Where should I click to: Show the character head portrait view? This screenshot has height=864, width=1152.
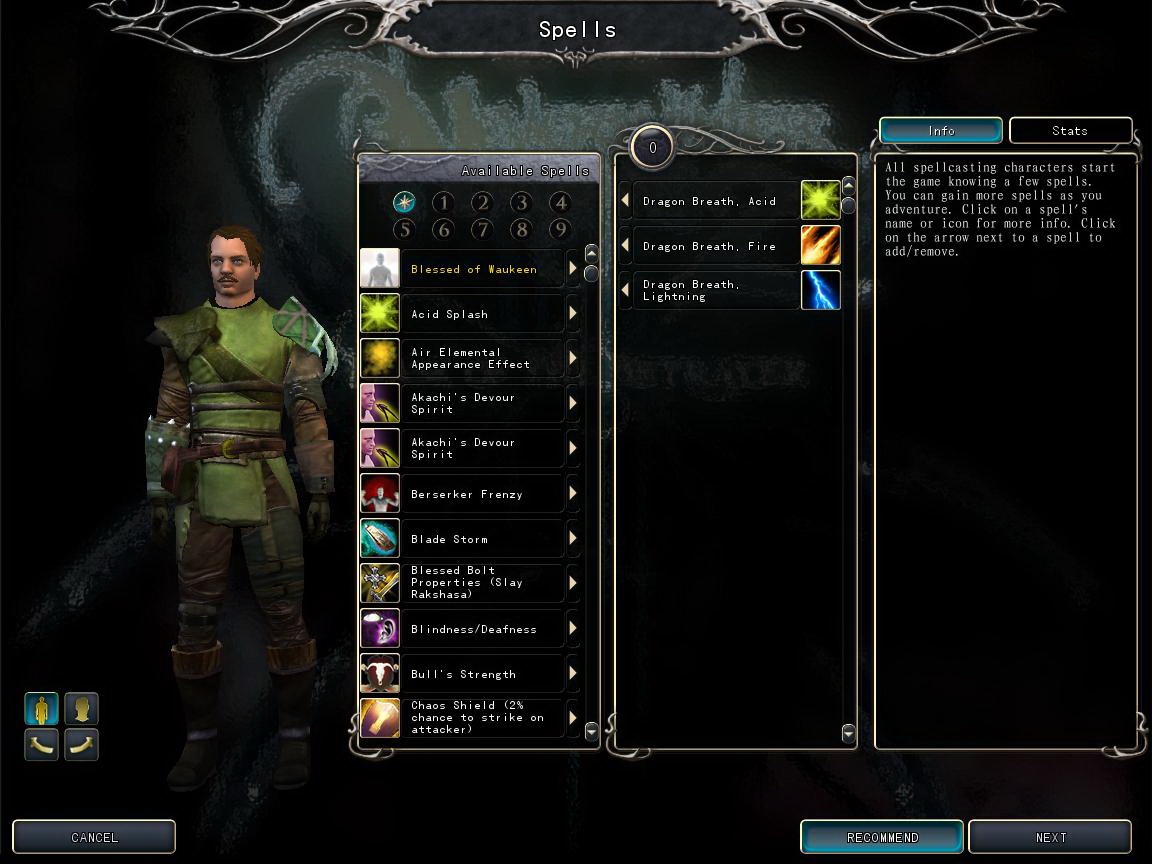(82, 709)
